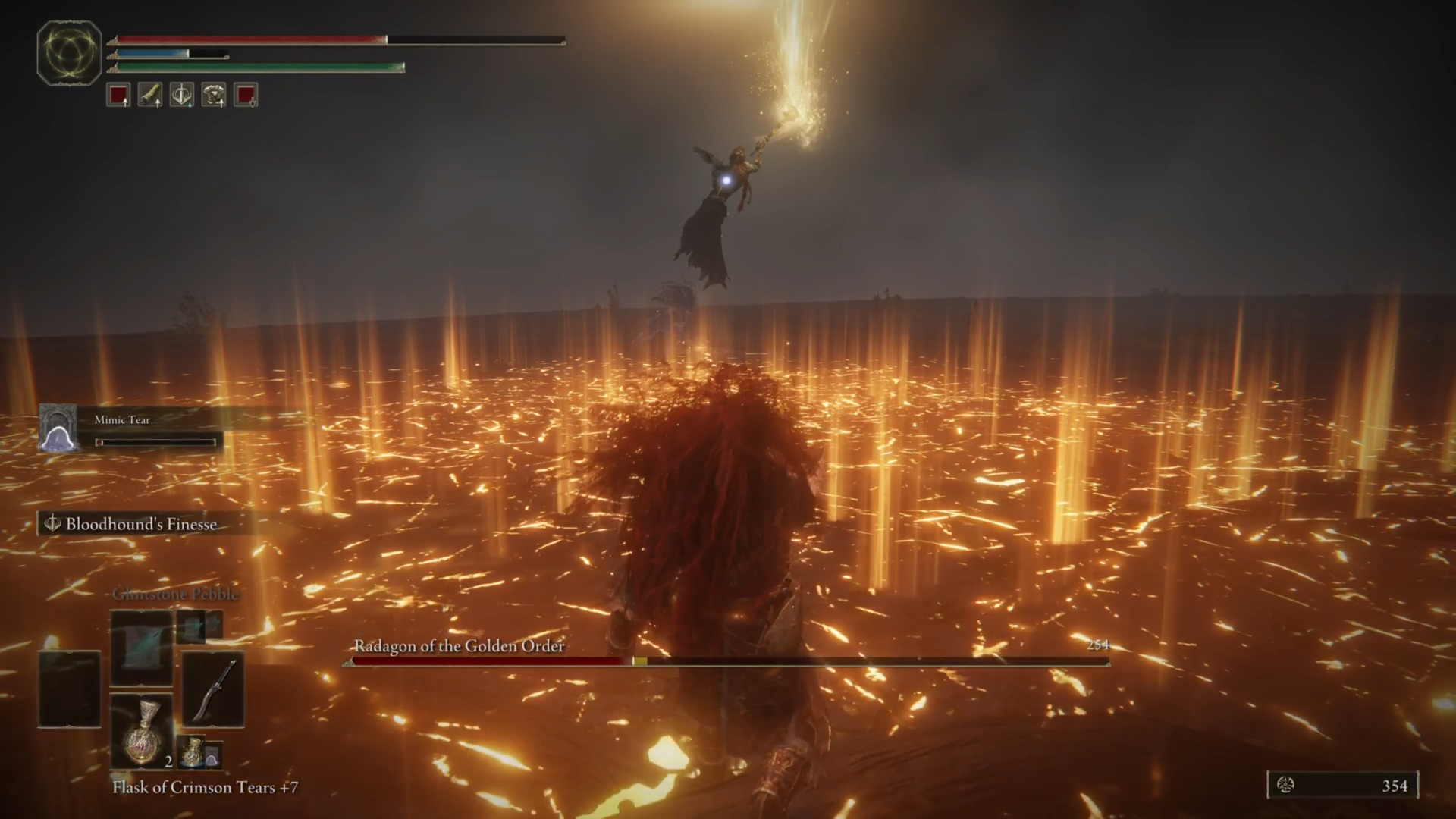Click the Mimic Tear summon portrait
This screenshot has width=1456, height=819.
[x=58, y=429]
